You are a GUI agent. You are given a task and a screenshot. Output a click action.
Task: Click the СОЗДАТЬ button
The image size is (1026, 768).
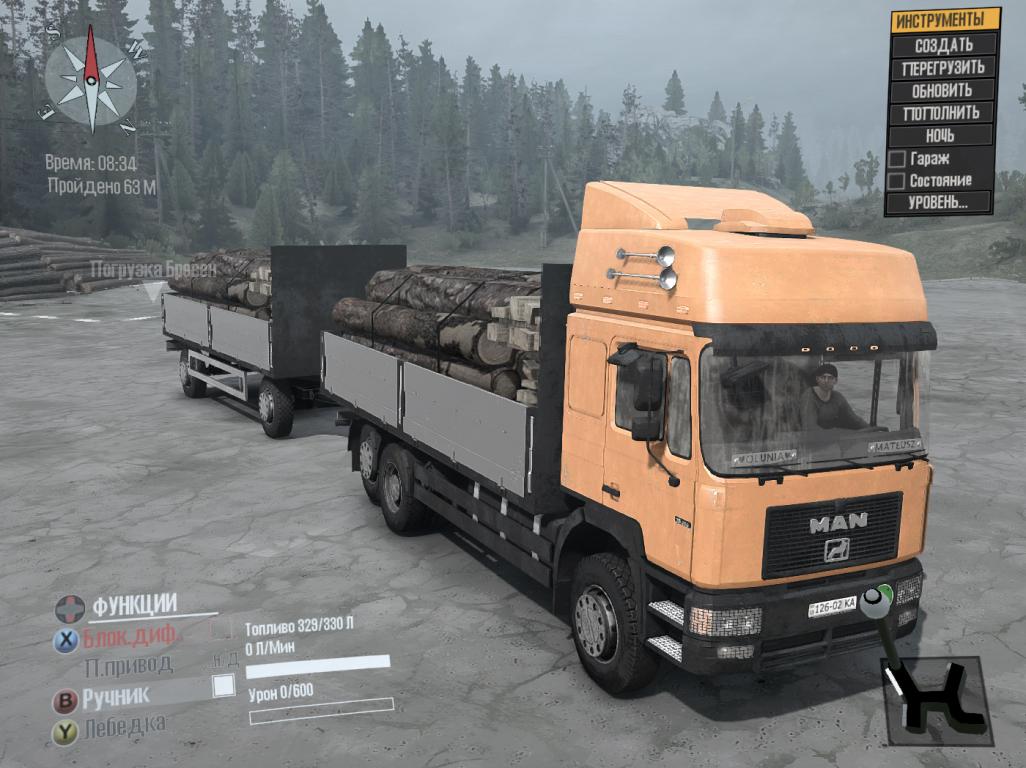tap(944, 45)
